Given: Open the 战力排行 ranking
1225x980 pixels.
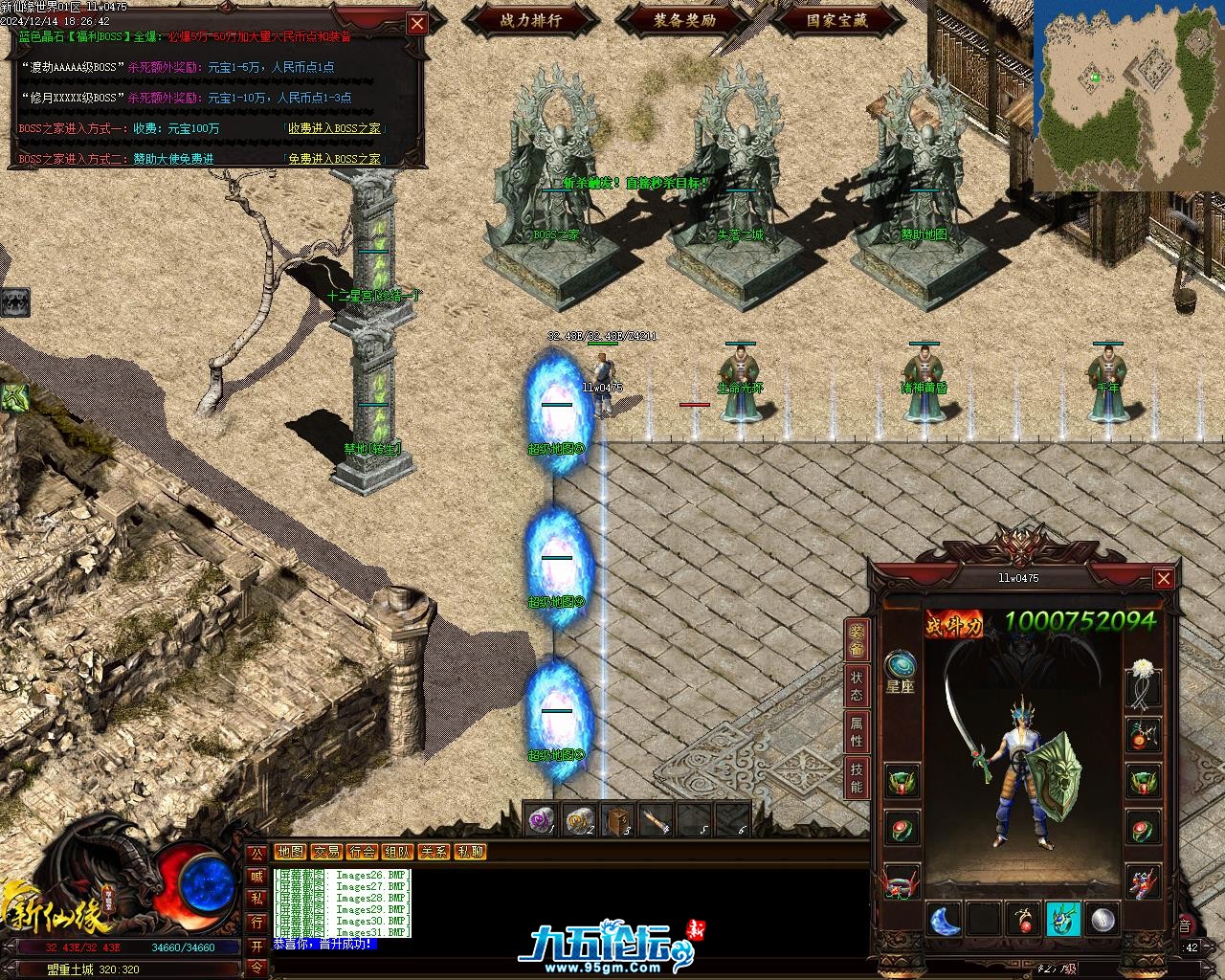Looking at the screenshot, I should pos(531,19).
